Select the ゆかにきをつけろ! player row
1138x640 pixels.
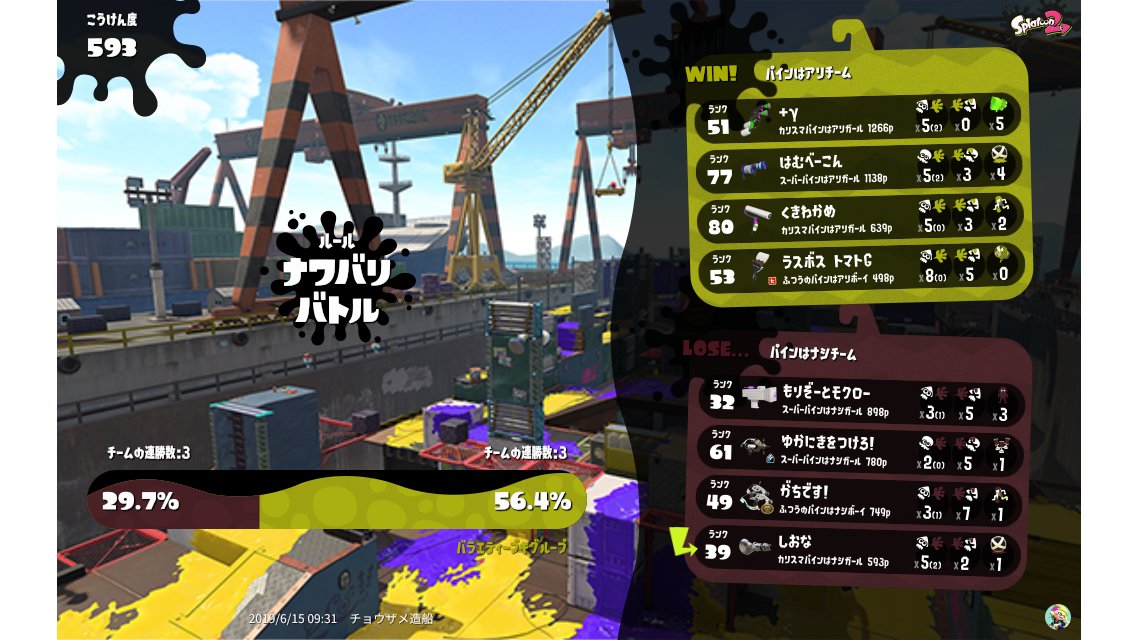click(858, 450)
